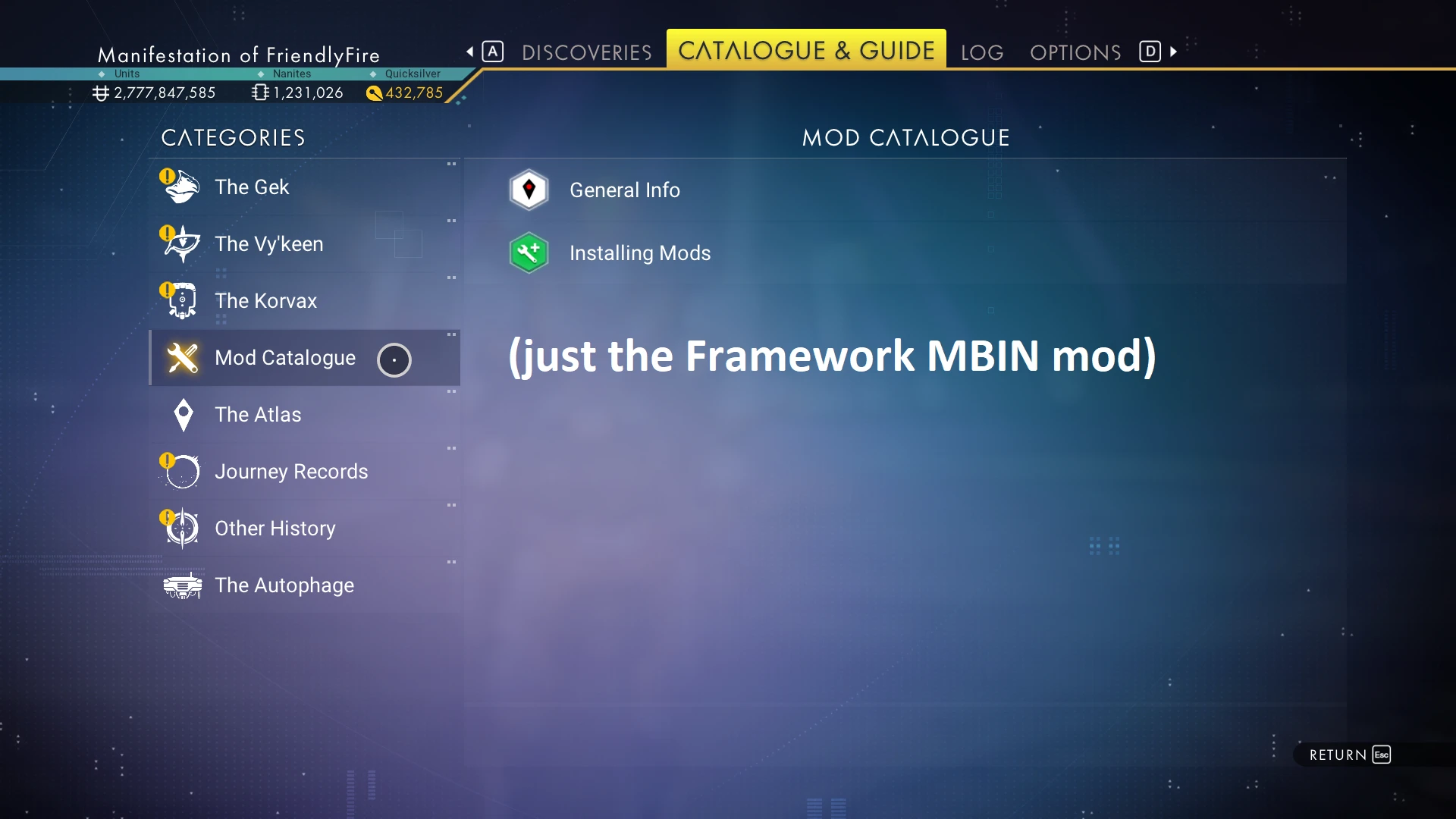The width and height of the screenshot is (1456, 819).
Task: Switch to the Discoveries tab
Action: (x=586, y=52)
